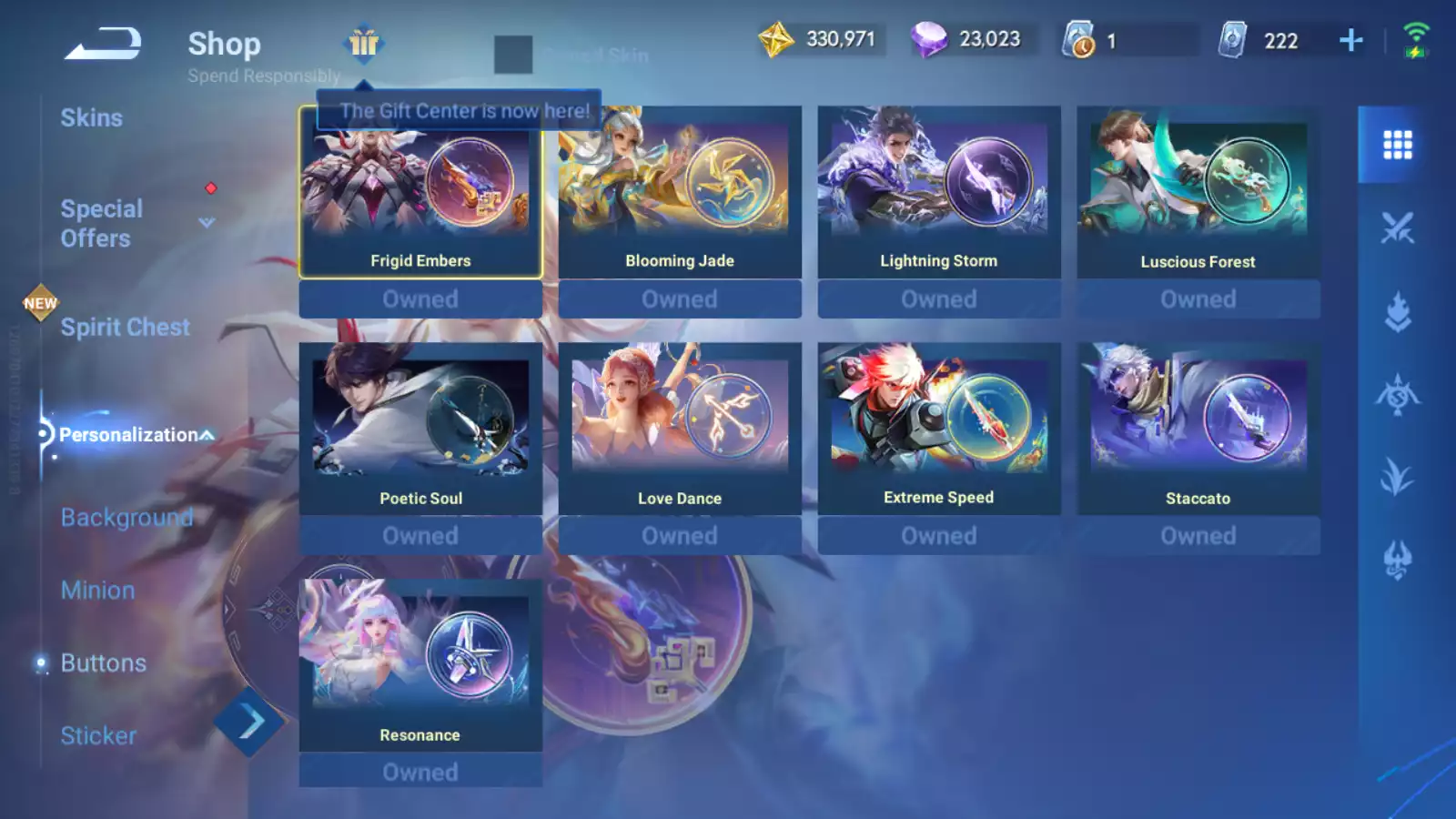Switch to the Skins category
Viewport: 1456px width, 819px height.
pyautogui.click(x=91, y=118)
